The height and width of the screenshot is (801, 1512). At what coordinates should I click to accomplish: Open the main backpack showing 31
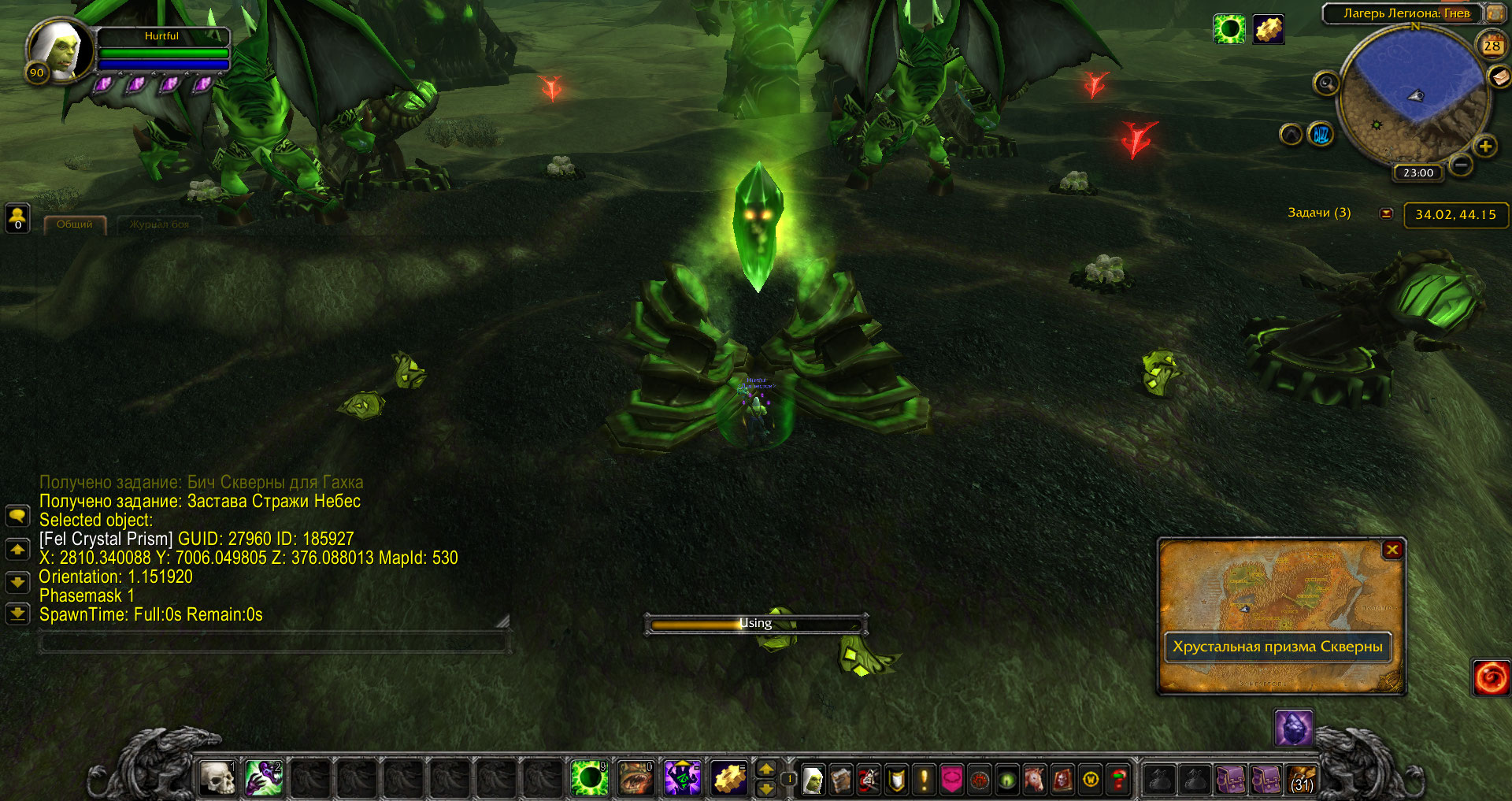coord(1302,780)
